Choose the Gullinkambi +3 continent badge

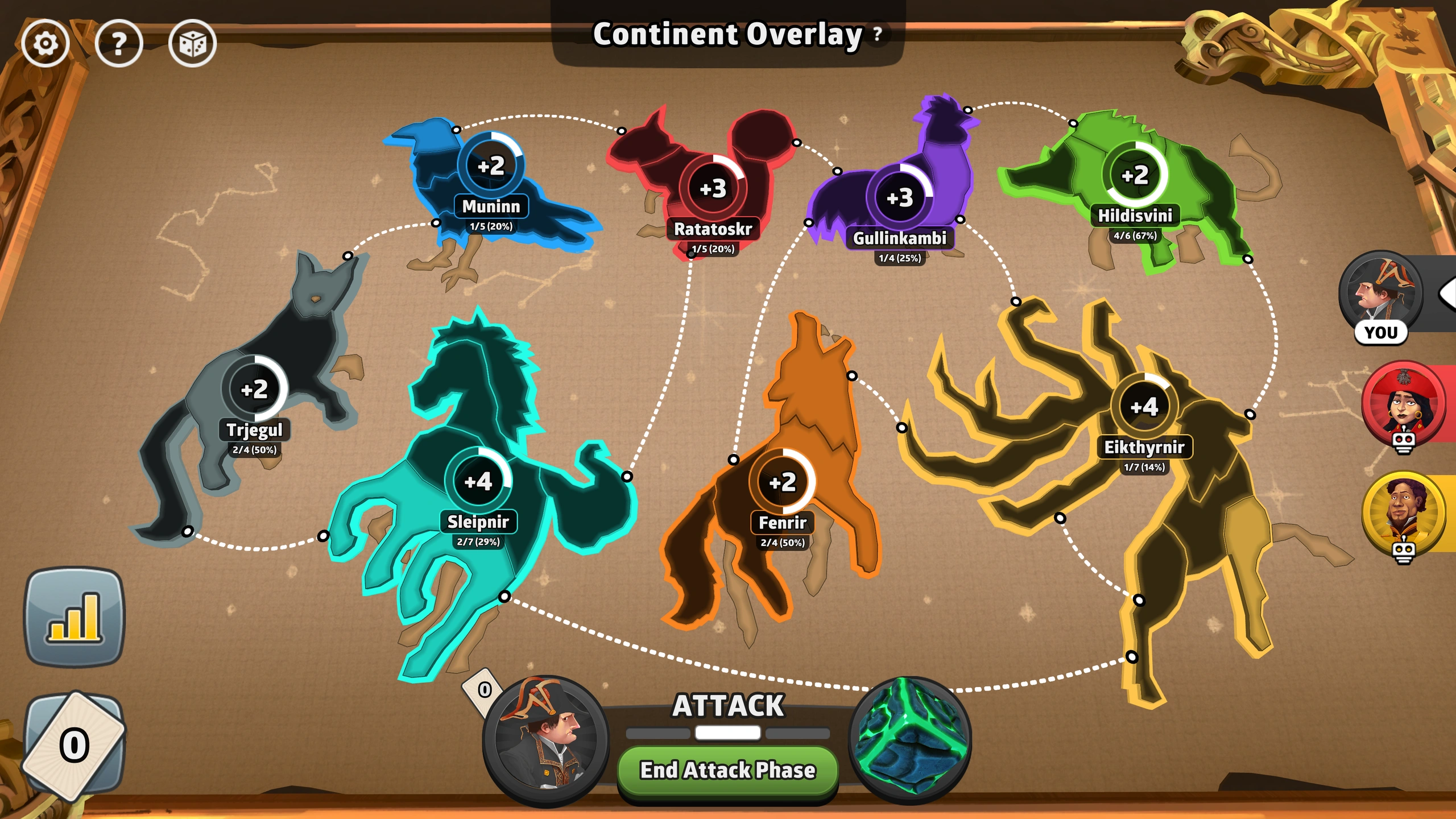900,197
